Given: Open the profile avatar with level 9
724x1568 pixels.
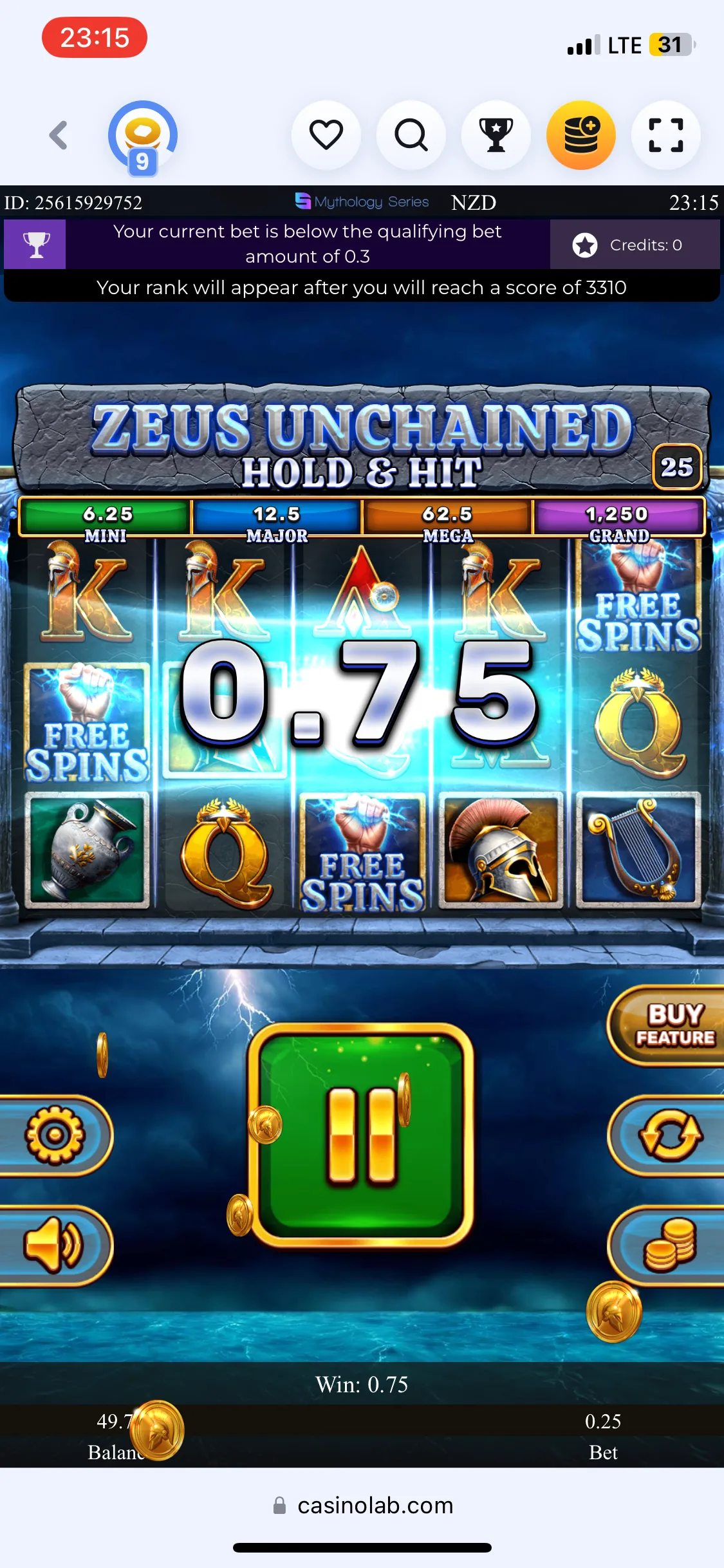Looking at the screenshot, I should click(143, 136).
